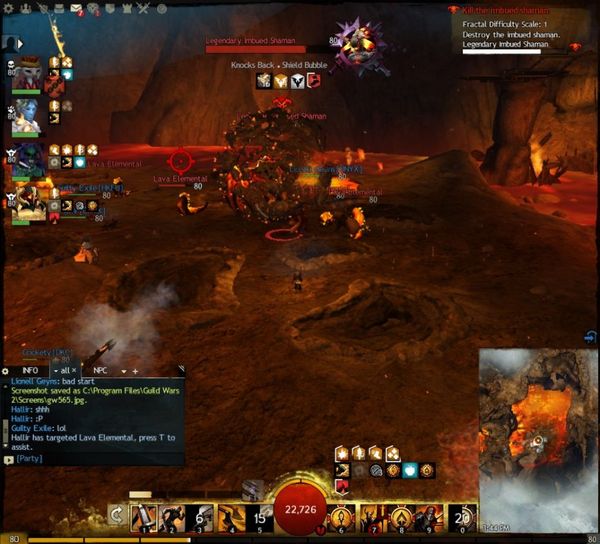The width and height of the screenshot is (600, 544).
Task: Select the Legendary Imbued Shaman target portrait
Action: coord(355,44)
